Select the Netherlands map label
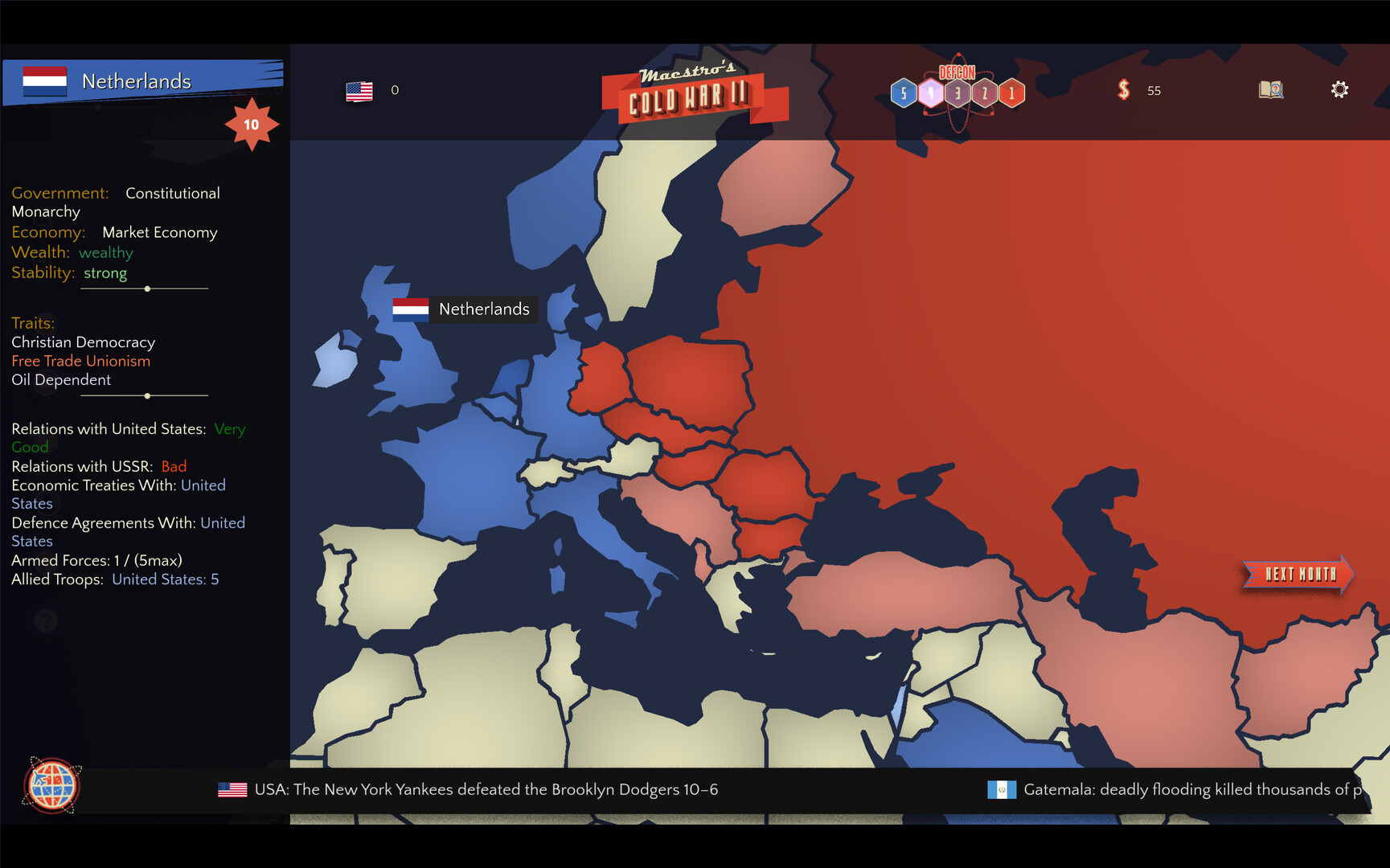The image size is (1390, 868). (483, 309)
